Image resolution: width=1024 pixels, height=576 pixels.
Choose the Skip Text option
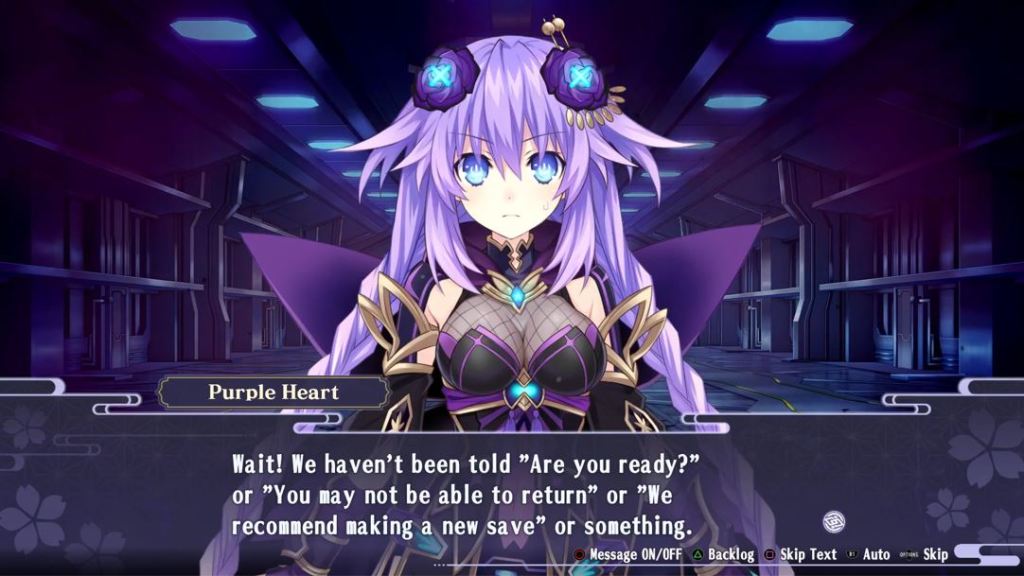point(801,554)
